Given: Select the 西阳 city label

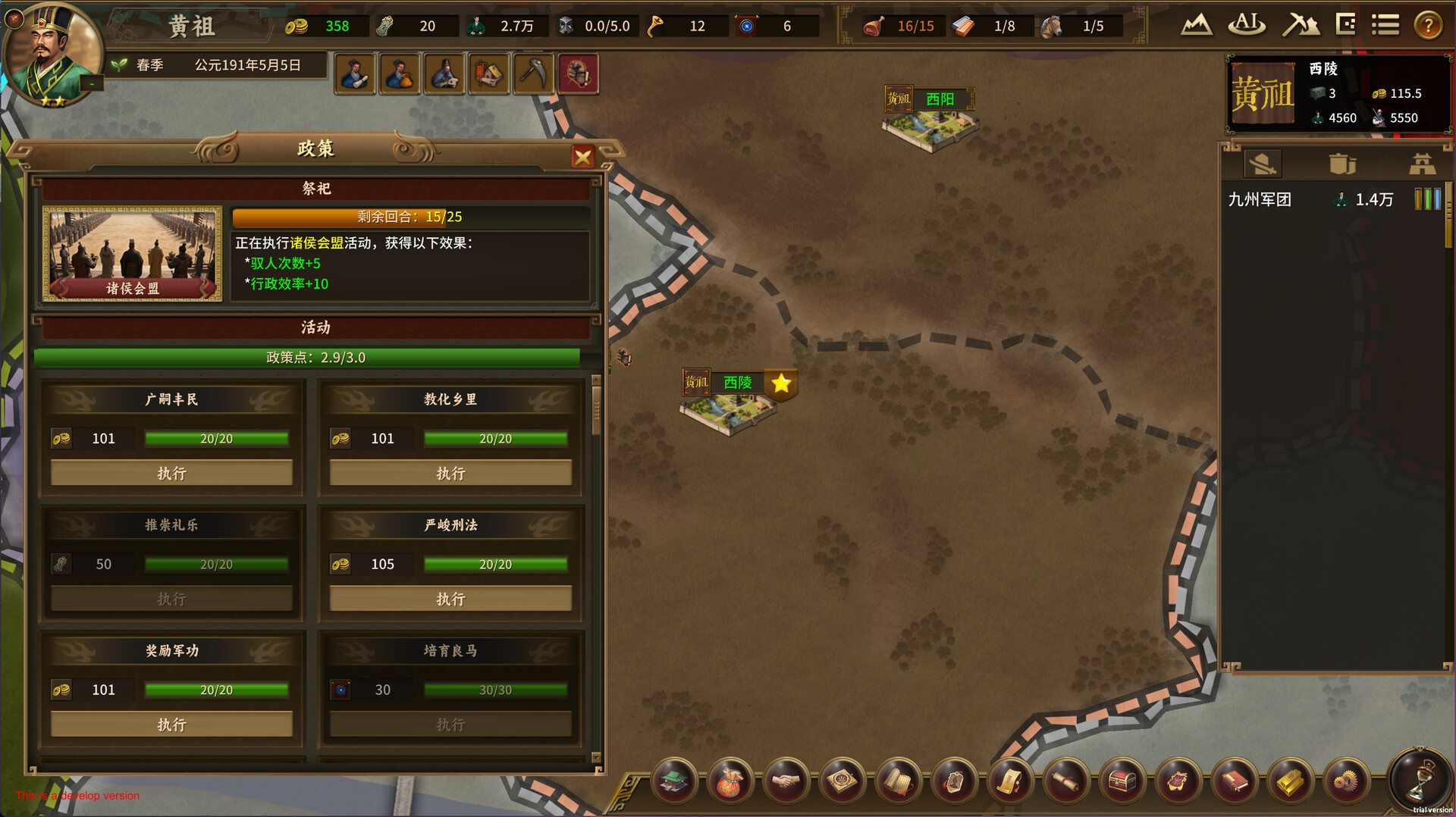Looking at the screenshot, I should click(x=940, y=99).
